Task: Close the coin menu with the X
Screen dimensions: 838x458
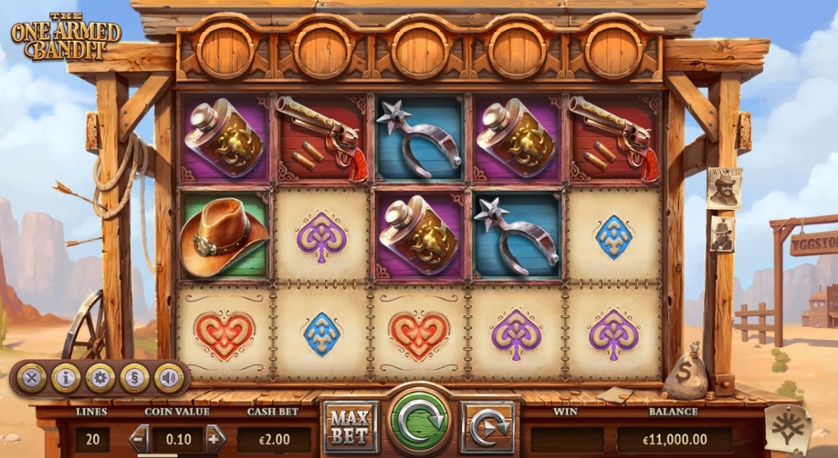Action: pyautogui.click(x=32, y=377)
